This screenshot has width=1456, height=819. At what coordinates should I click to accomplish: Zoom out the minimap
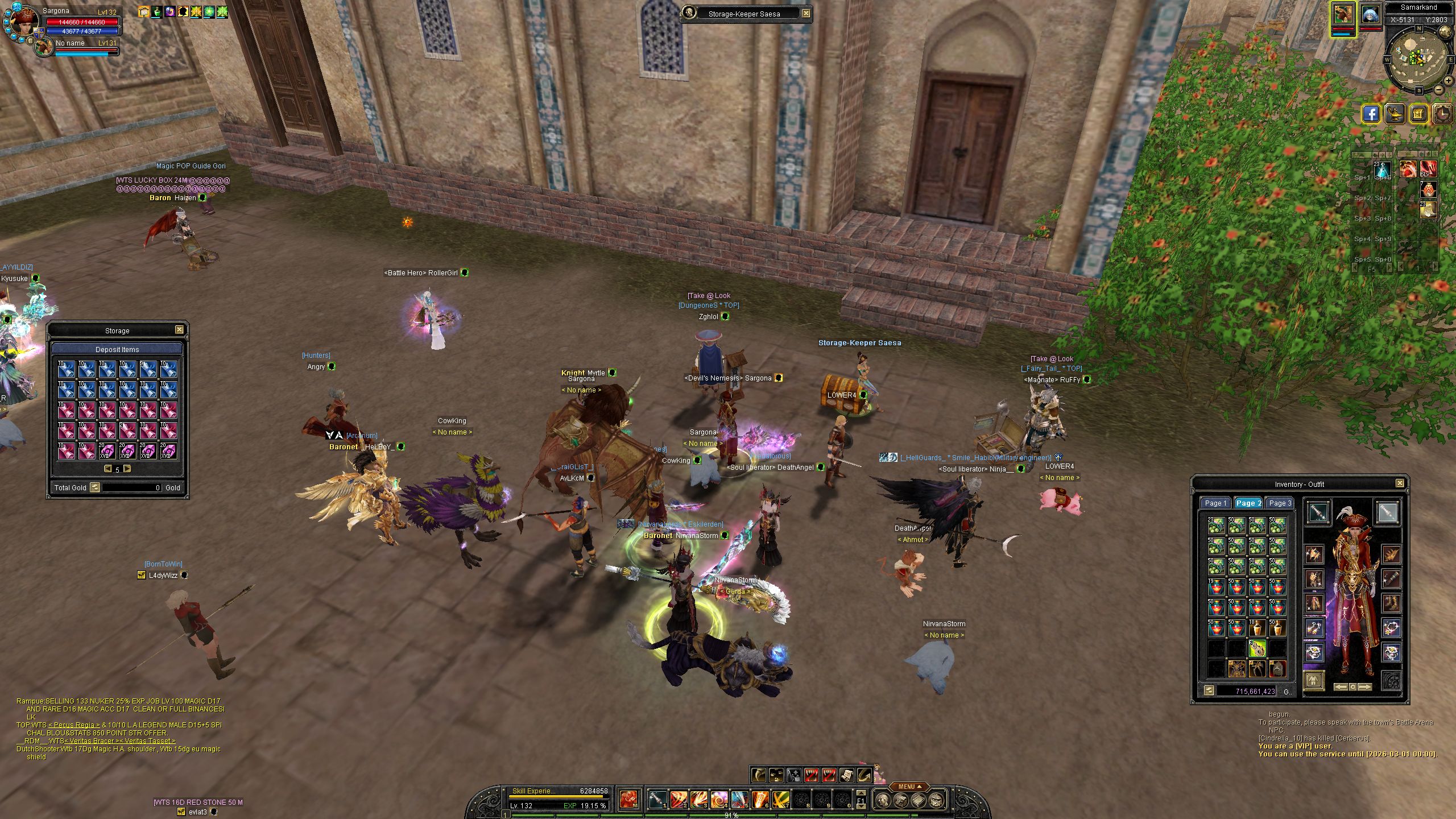click(1438, 90)
